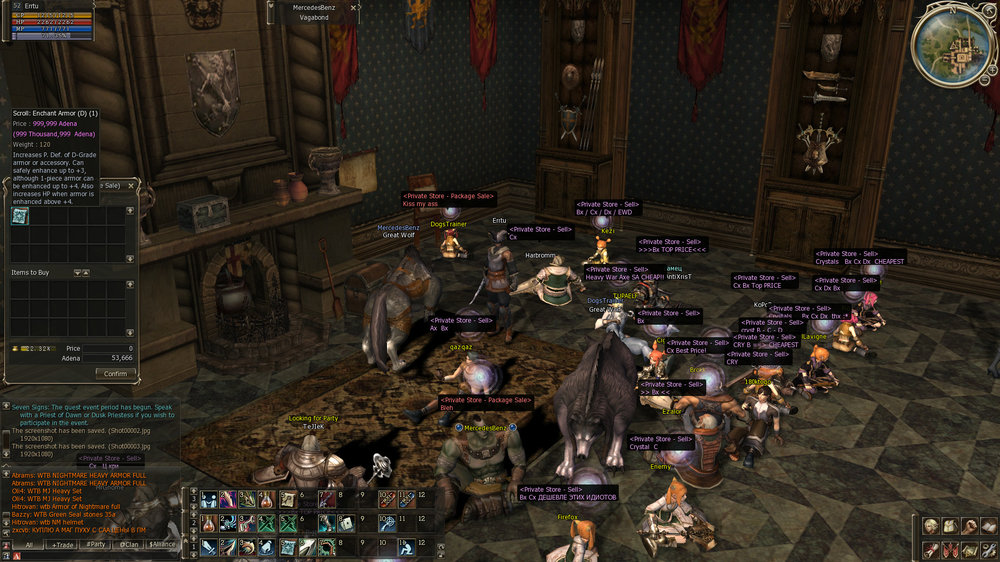Open the character status face icon
Viewport: 1000px width, 562px height.
[930, 526]
